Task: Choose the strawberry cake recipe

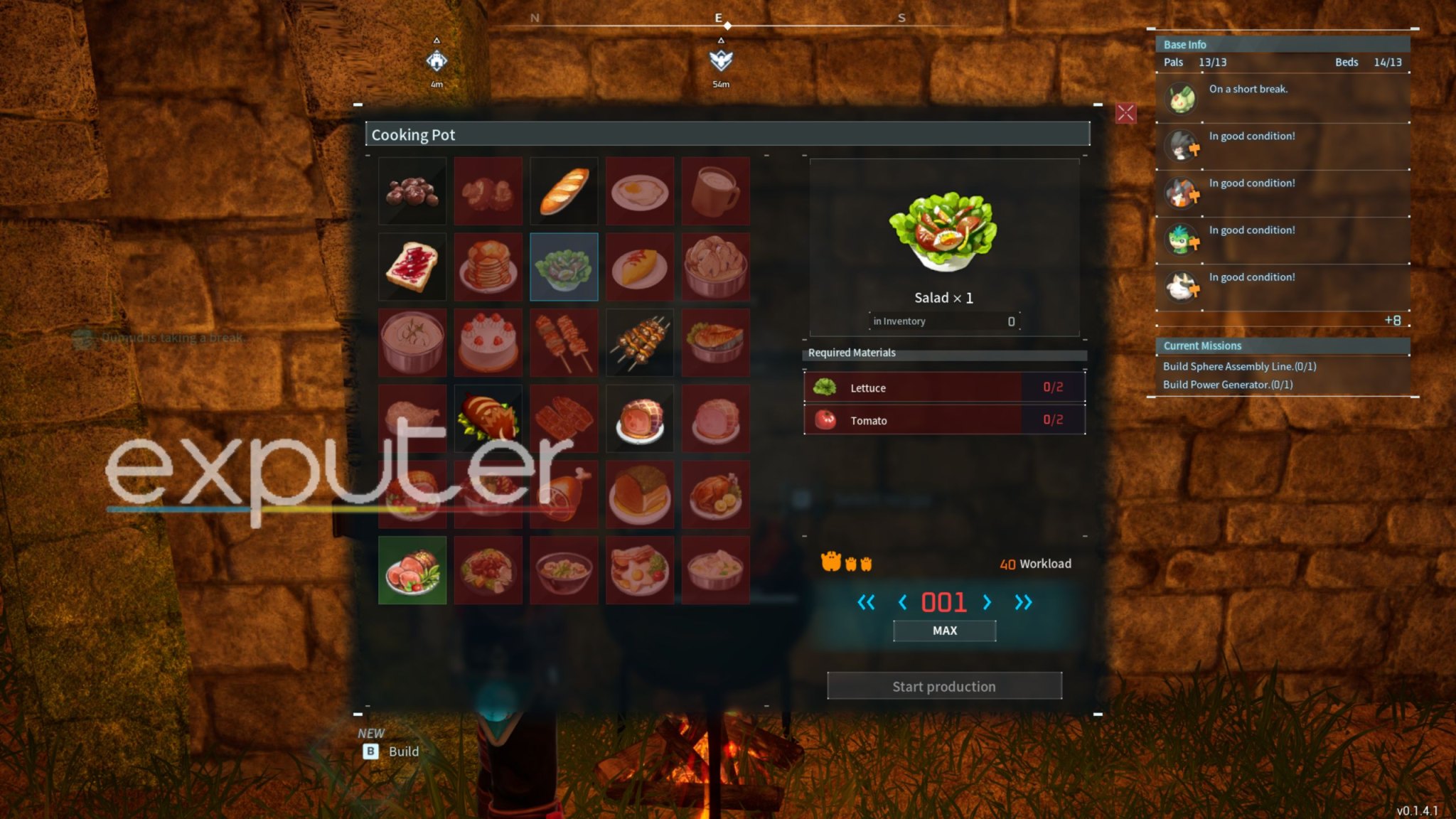Action: coord(488,343)
